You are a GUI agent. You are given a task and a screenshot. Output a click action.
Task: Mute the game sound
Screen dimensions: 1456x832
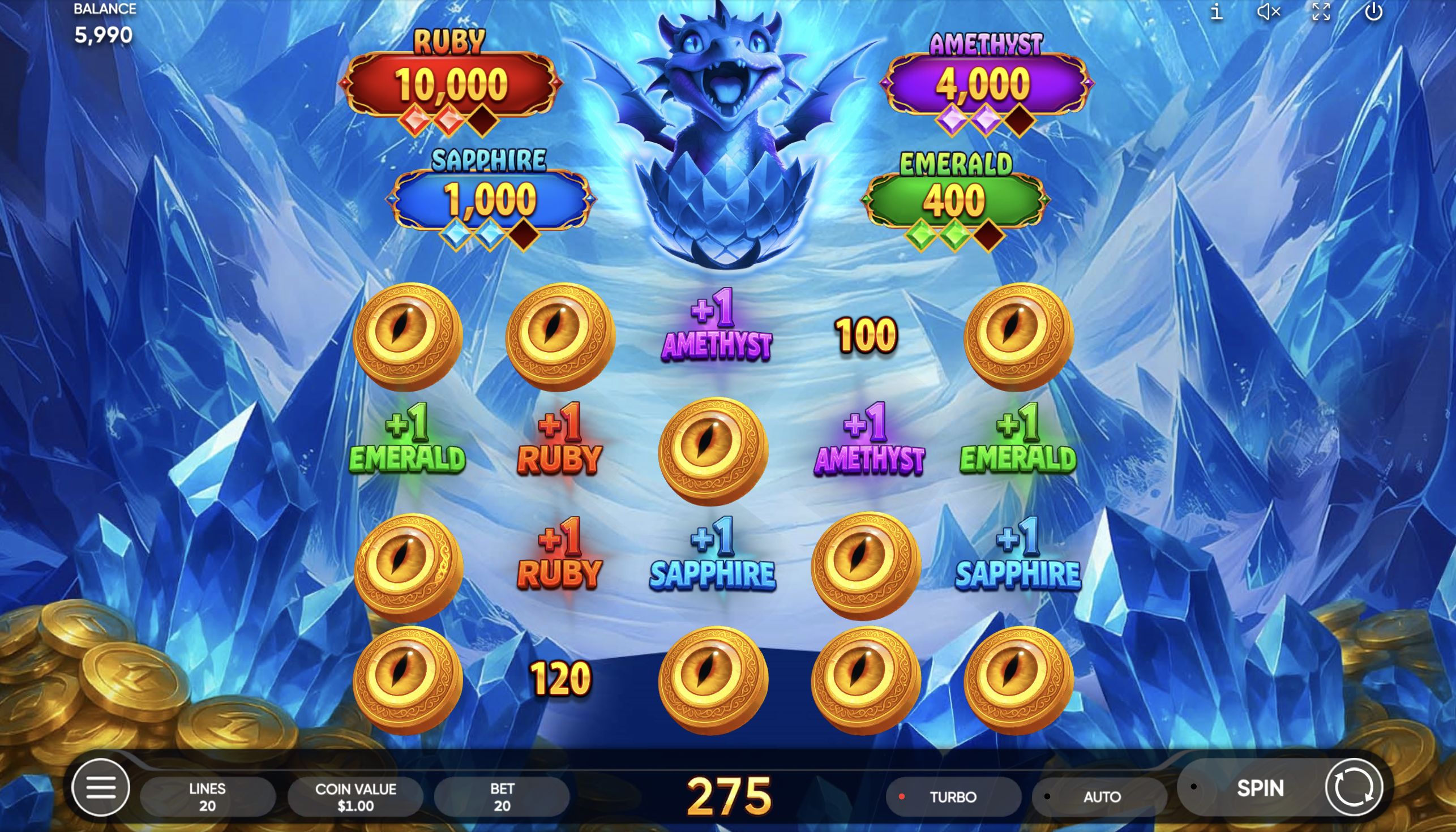(1269, 12)
